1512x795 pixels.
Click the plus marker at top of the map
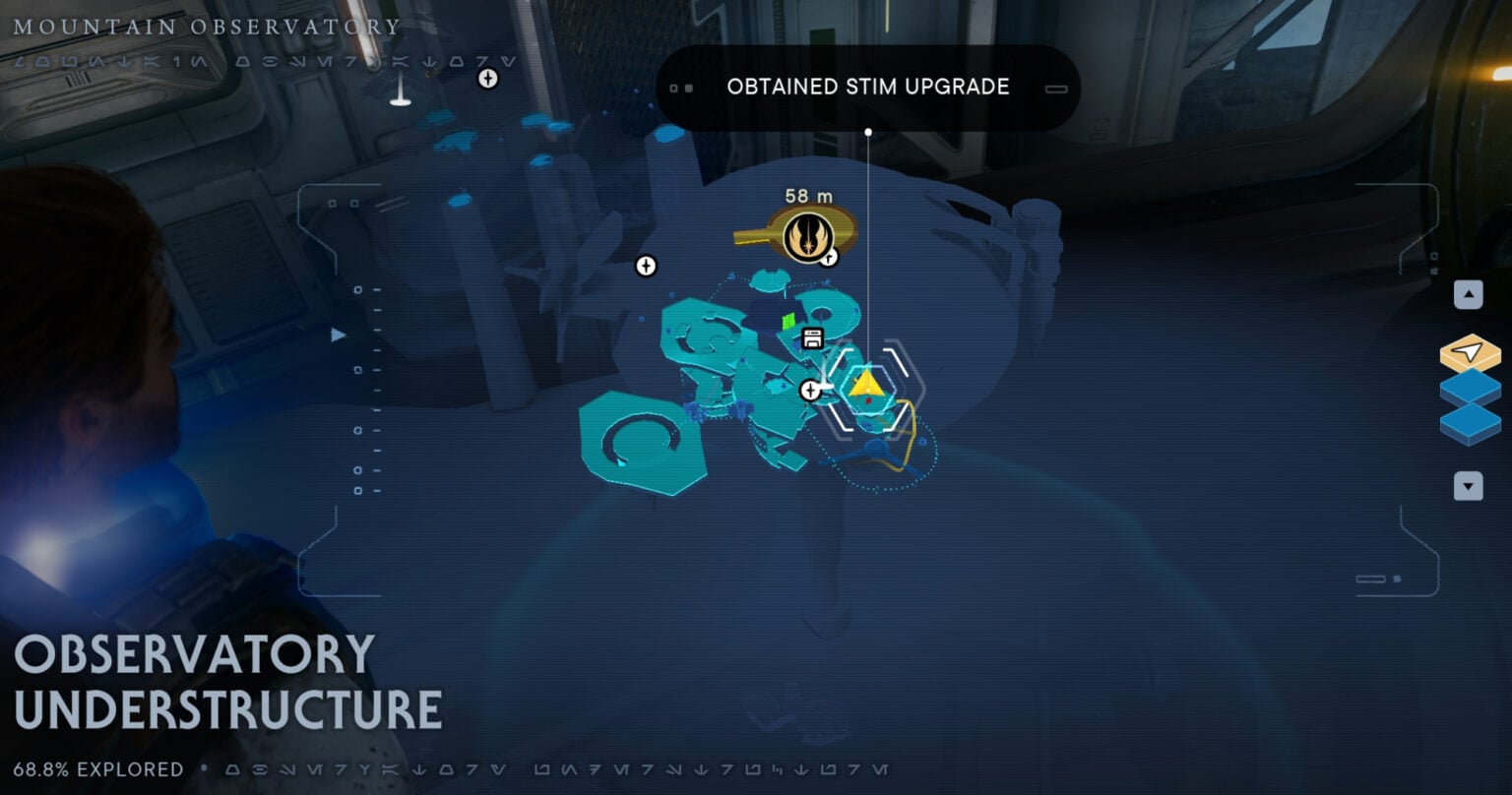coord(487,78)
